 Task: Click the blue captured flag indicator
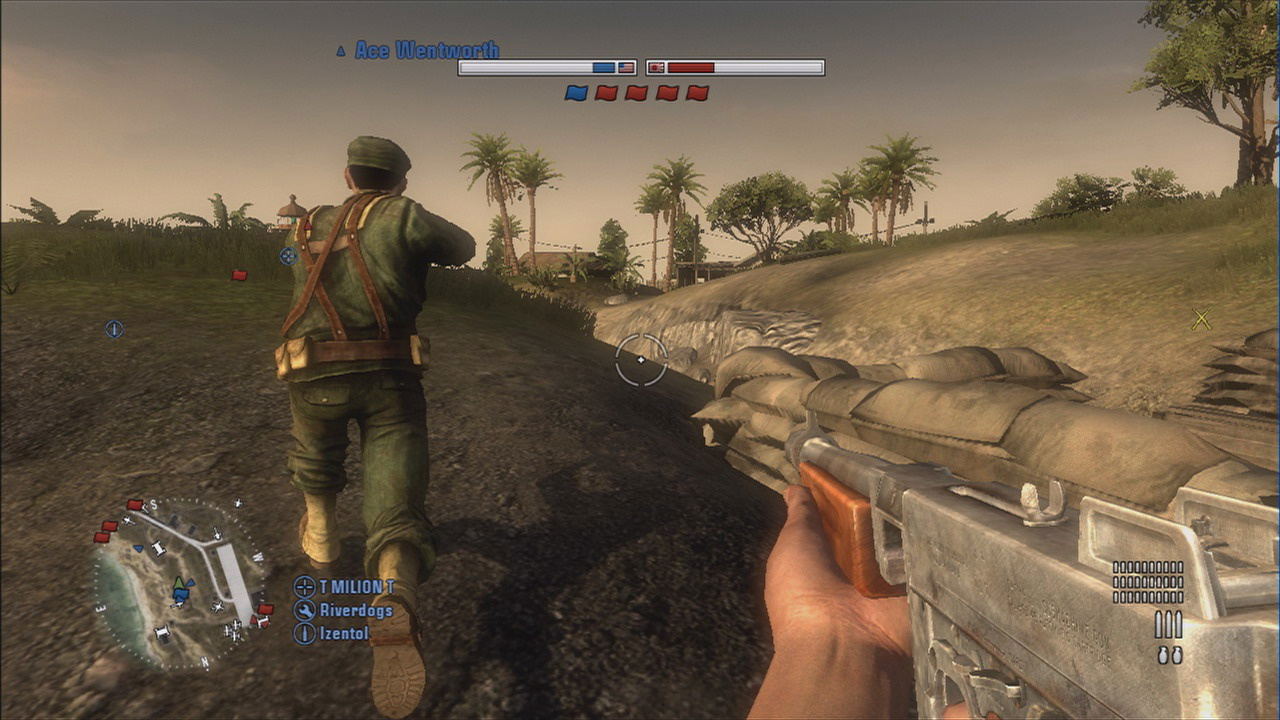(576, 93)
